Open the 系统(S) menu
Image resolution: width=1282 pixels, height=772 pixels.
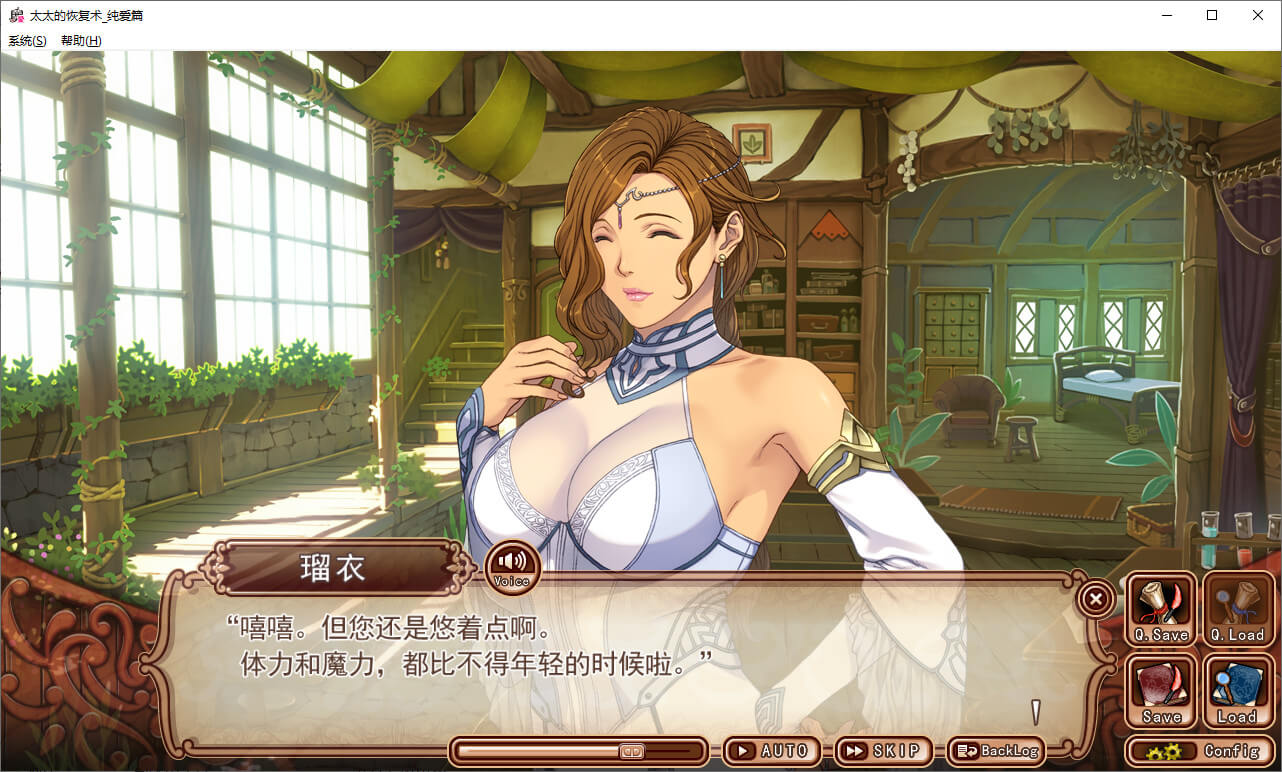click(x=27, y=41)
